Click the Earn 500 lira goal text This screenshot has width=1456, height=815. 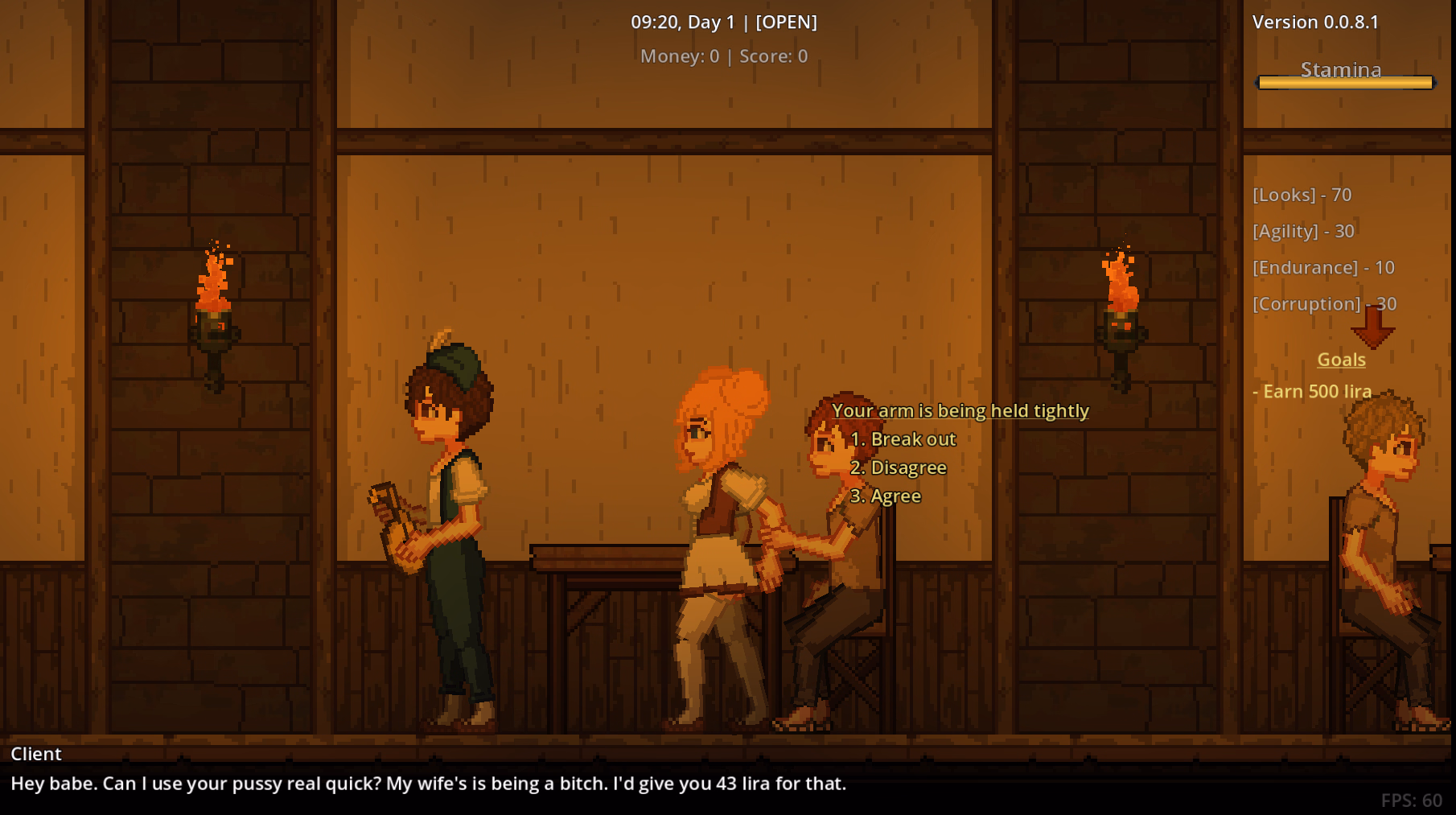pyautogui.click(x=1314, y=391)
